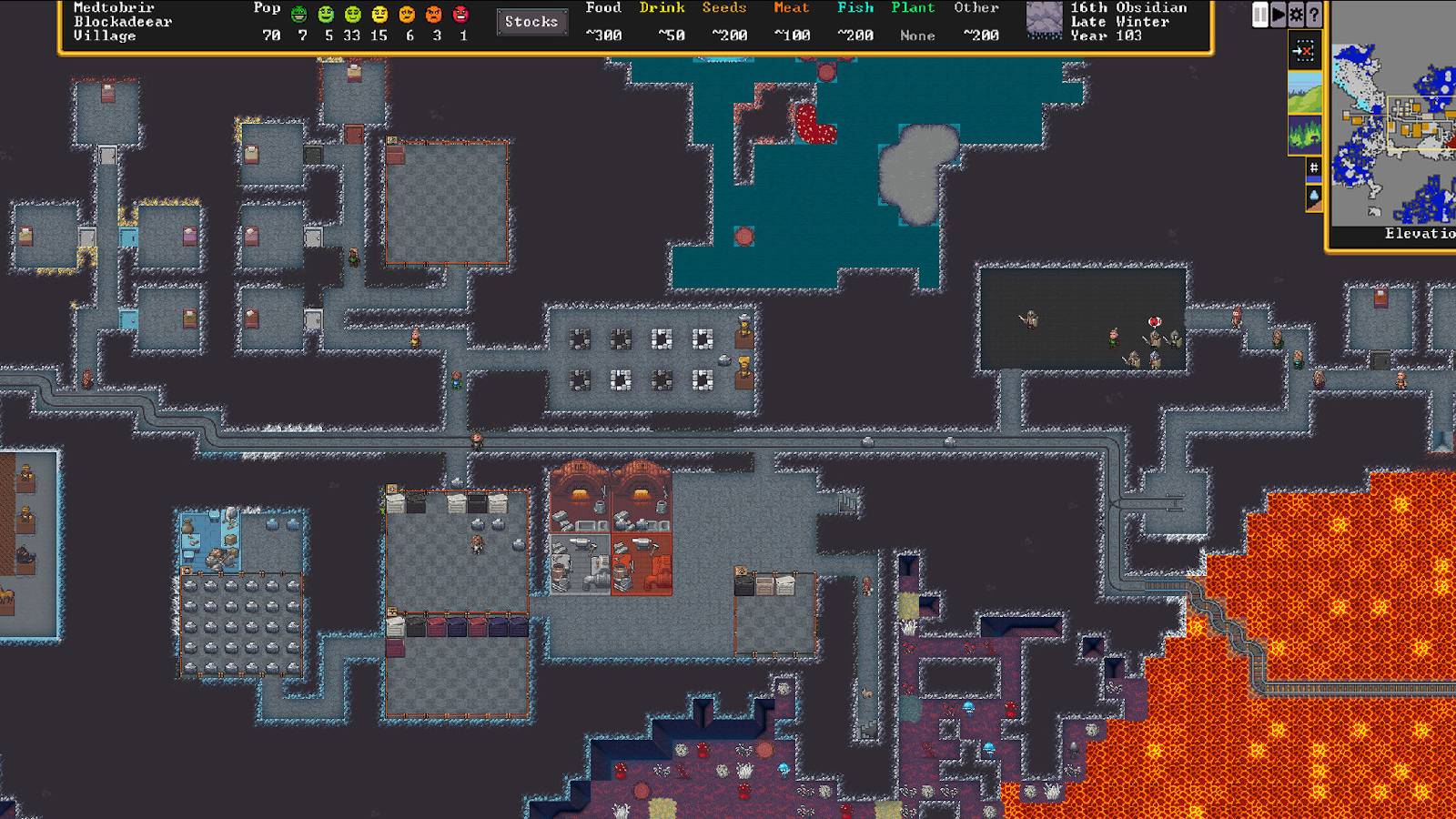The height and width of the screenshot is (819, 1456).
Task: Select the cavern vegetation minimap view icon
Action: [x=1305, y=134]
